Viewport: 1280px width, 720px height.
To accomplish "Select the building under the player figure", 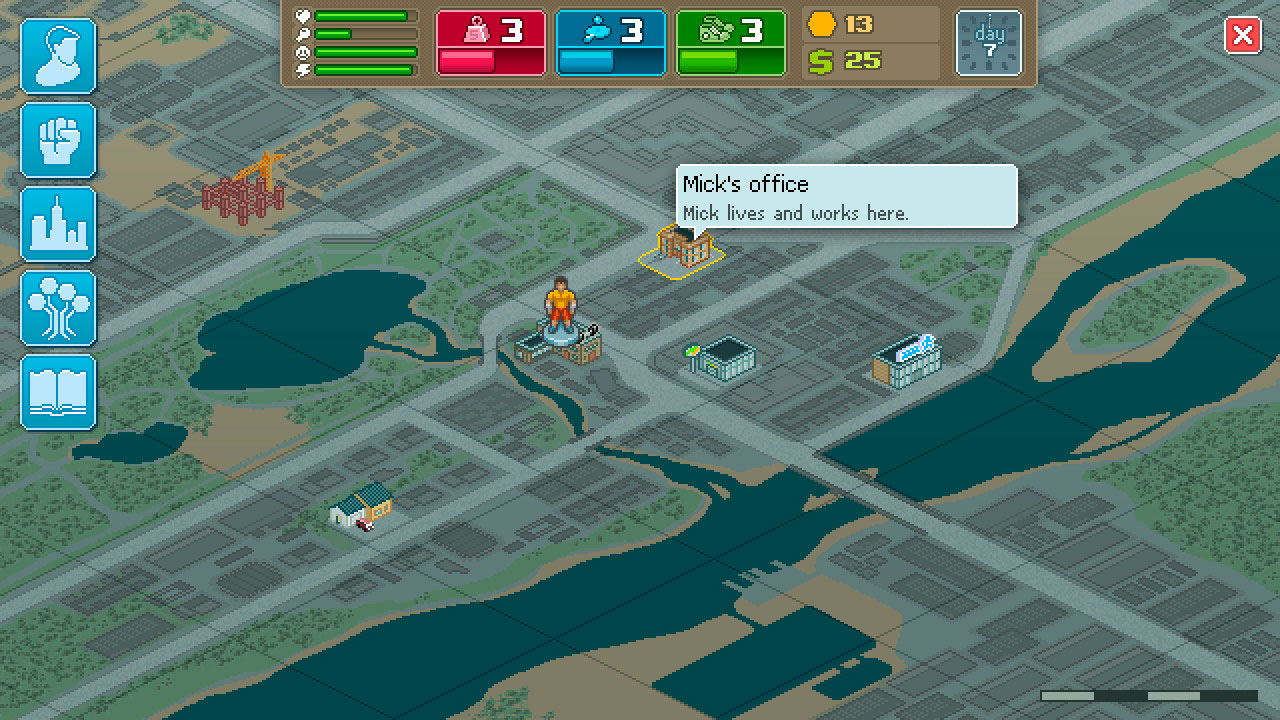I will pos(558,345).
